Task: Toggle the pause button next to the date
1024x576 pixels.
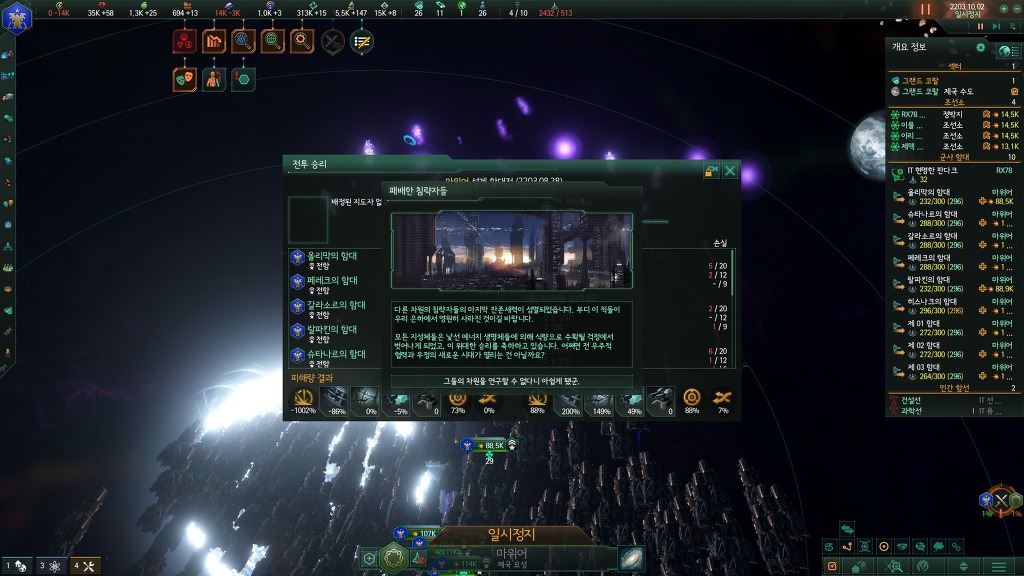Action: [925, 9]
